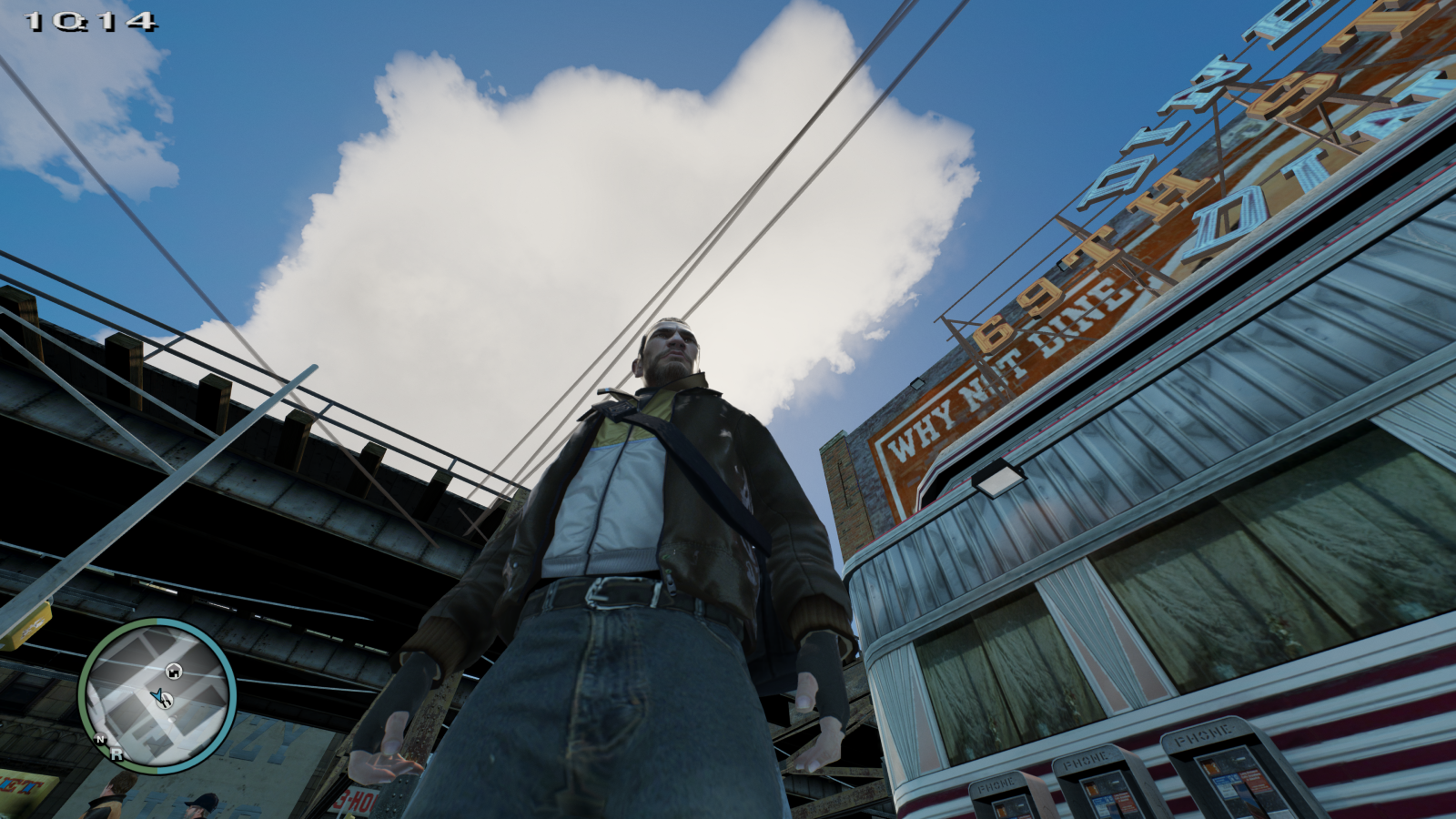Select the 'R' blip on the minimap edge
The height and width of the screenshot is (819, 1456).
click(116, 753)
